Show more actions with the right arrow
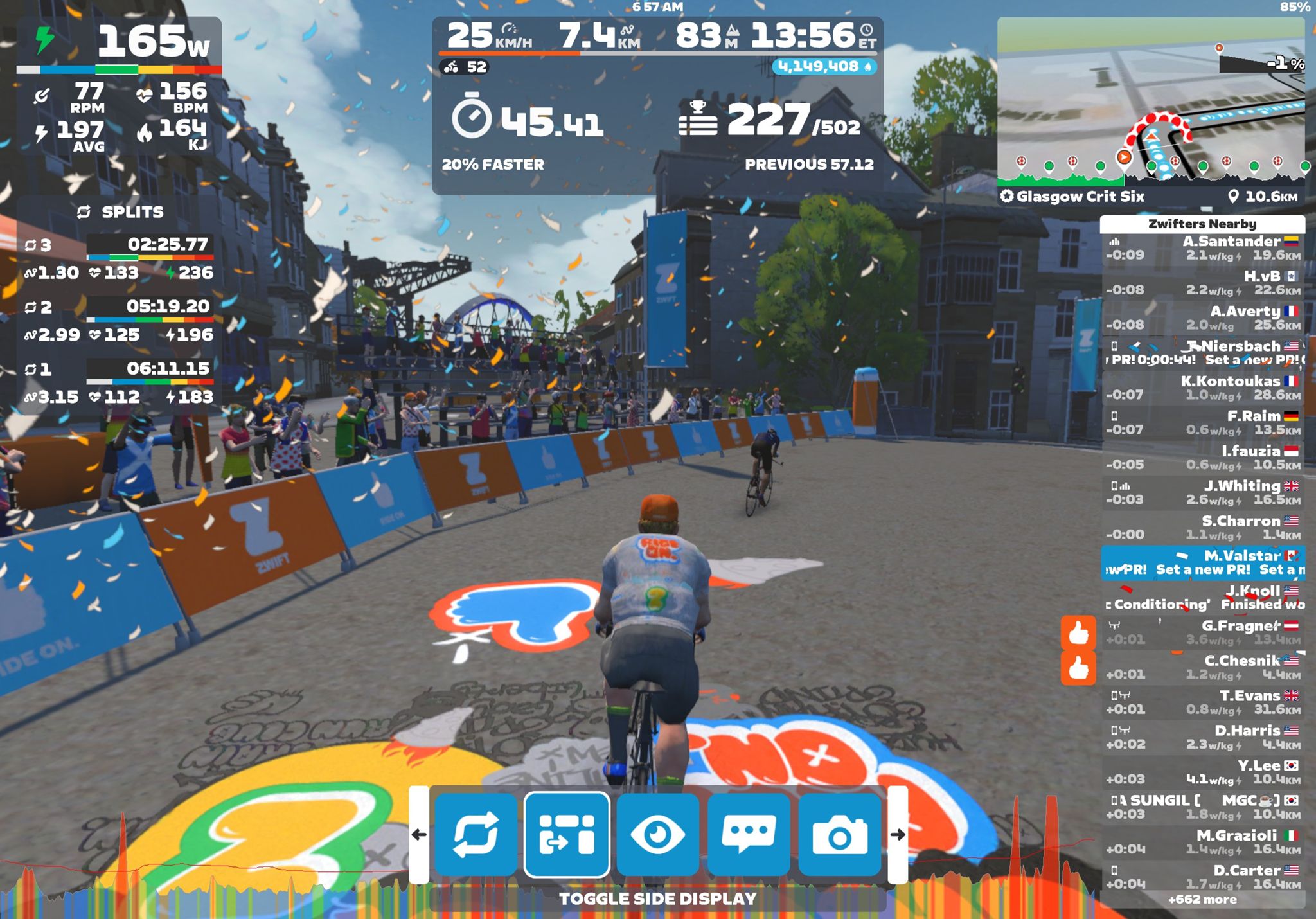The width and height of the screenshot is (1316, 919). 898,834
